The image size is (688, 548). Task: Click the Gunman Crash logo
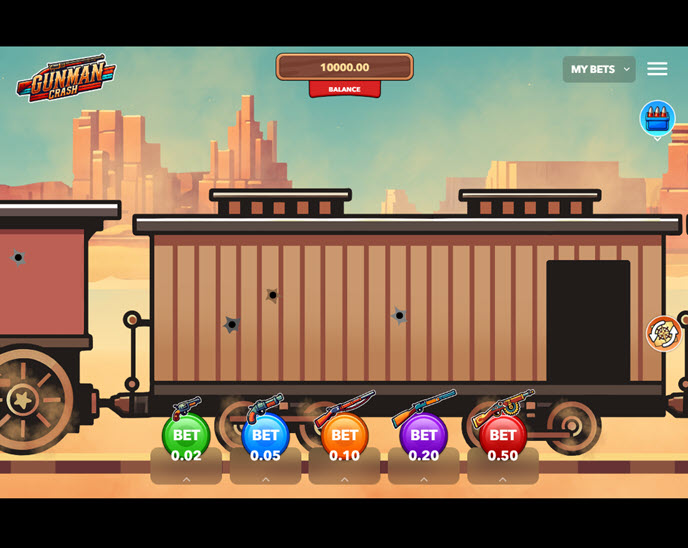tap(66, 77)
